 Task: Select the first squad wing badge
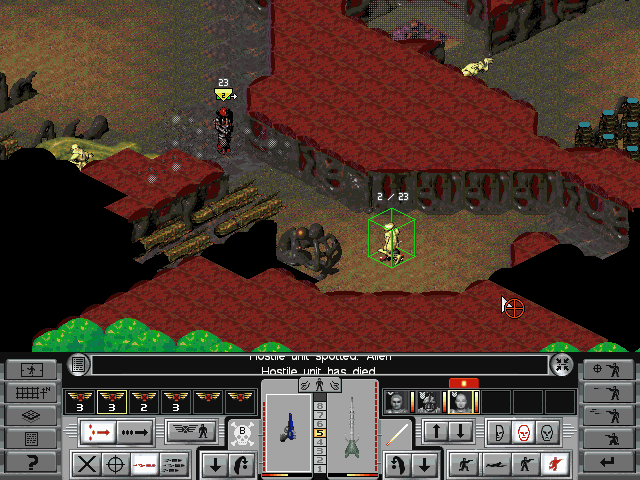[79, 402]
